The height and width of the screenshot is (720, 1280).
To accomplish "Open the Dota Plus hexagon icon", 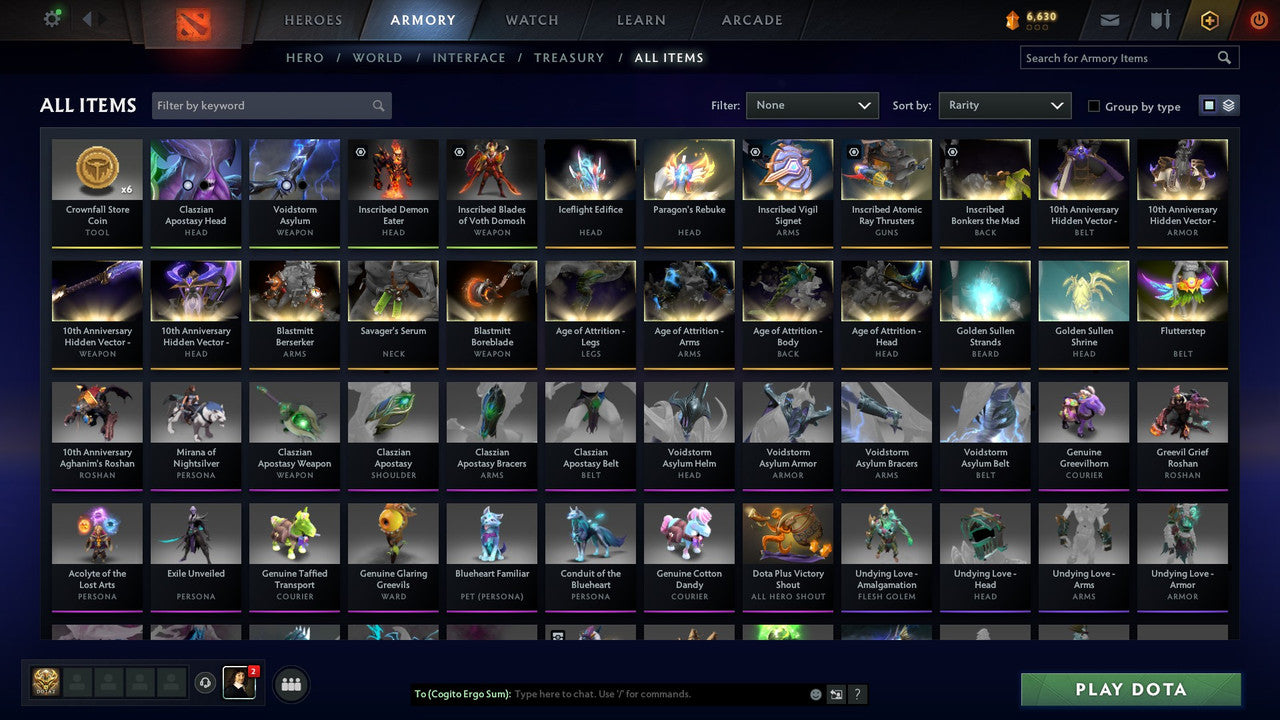I will pos(1208,19).
